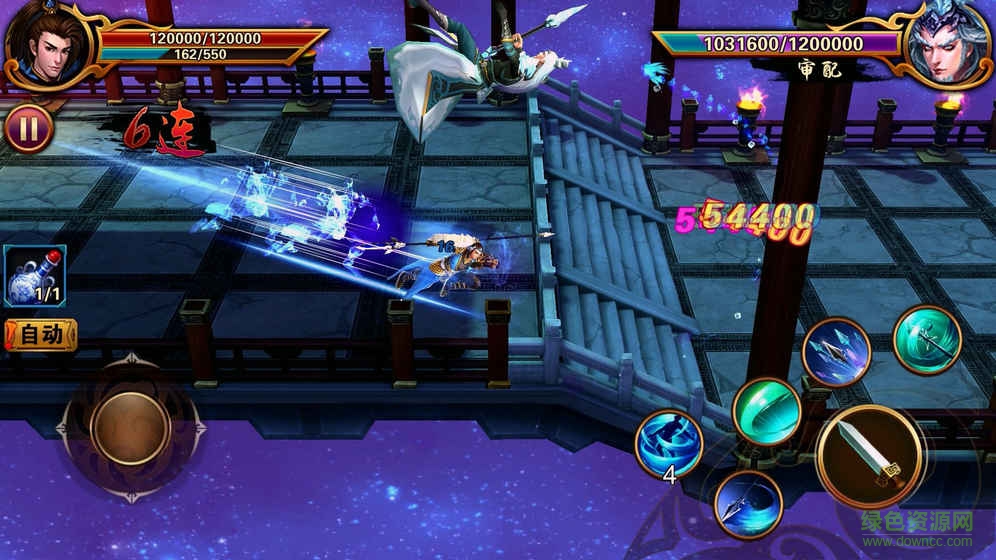The width and height of the screenshot is (996, 560).
Task: Activate the blue whirlwind skill showing cooldown 4
Action: [669, 443]
